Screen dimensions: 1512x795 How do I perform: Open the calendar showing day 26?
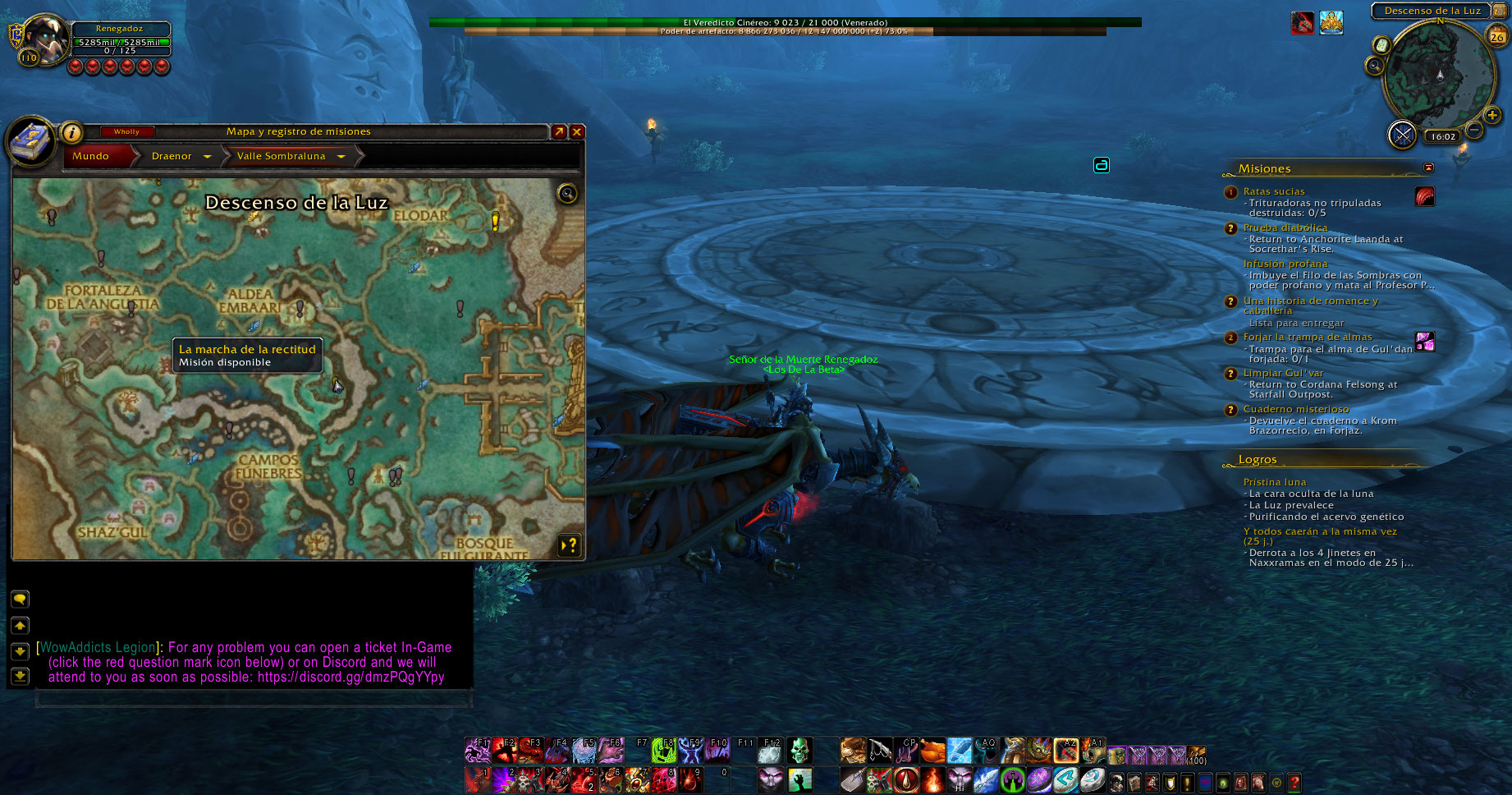coord(1497,36)
